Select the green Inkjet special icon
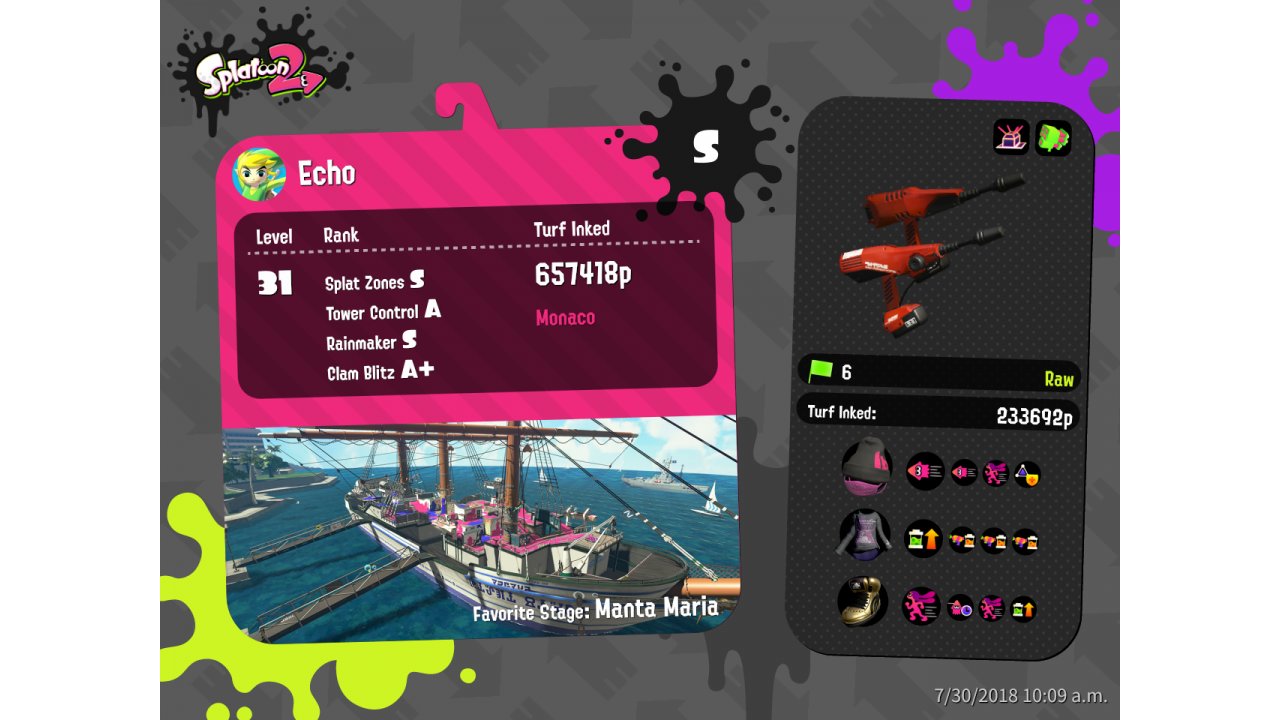The height and width of the screenshot is (720, 1280). pyautogui.click(x=1053, y=137)
